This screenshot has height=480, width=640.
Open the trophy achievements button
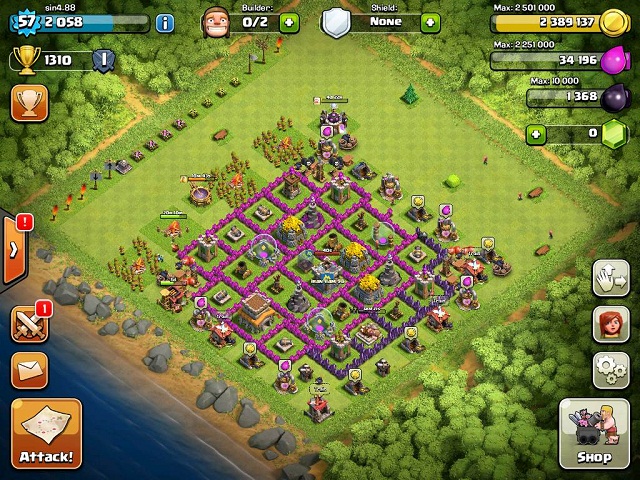pyautogui.click(x=29, y=102)
